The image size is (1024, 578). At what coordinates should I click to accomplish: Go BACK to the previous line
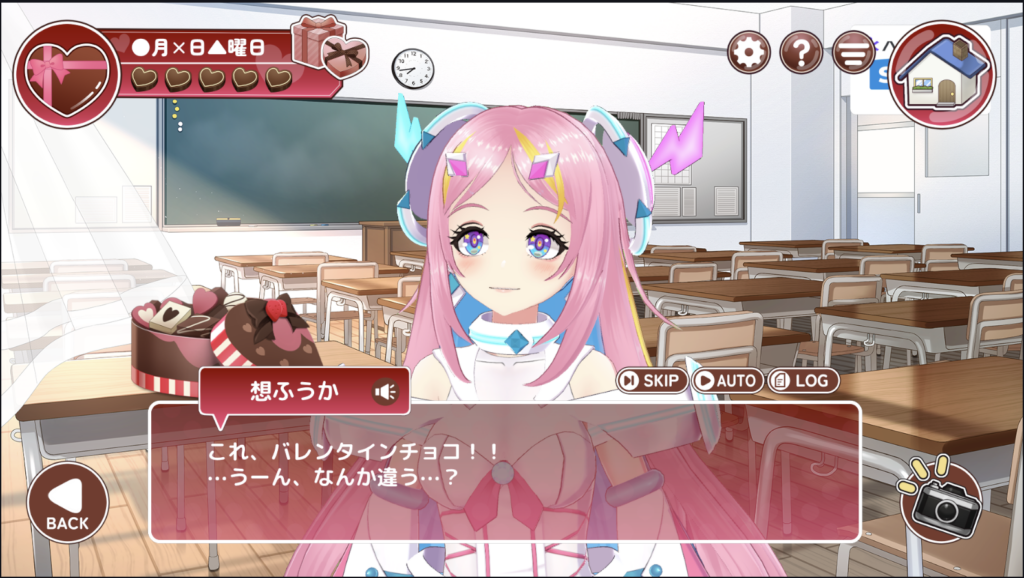(67, 502)
